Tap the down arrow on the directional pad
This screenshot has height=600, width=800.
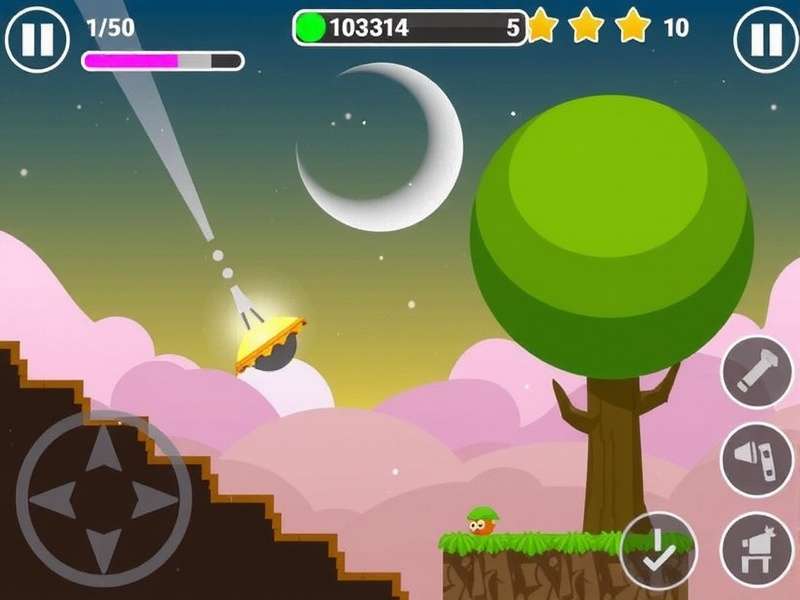(103, 547)
